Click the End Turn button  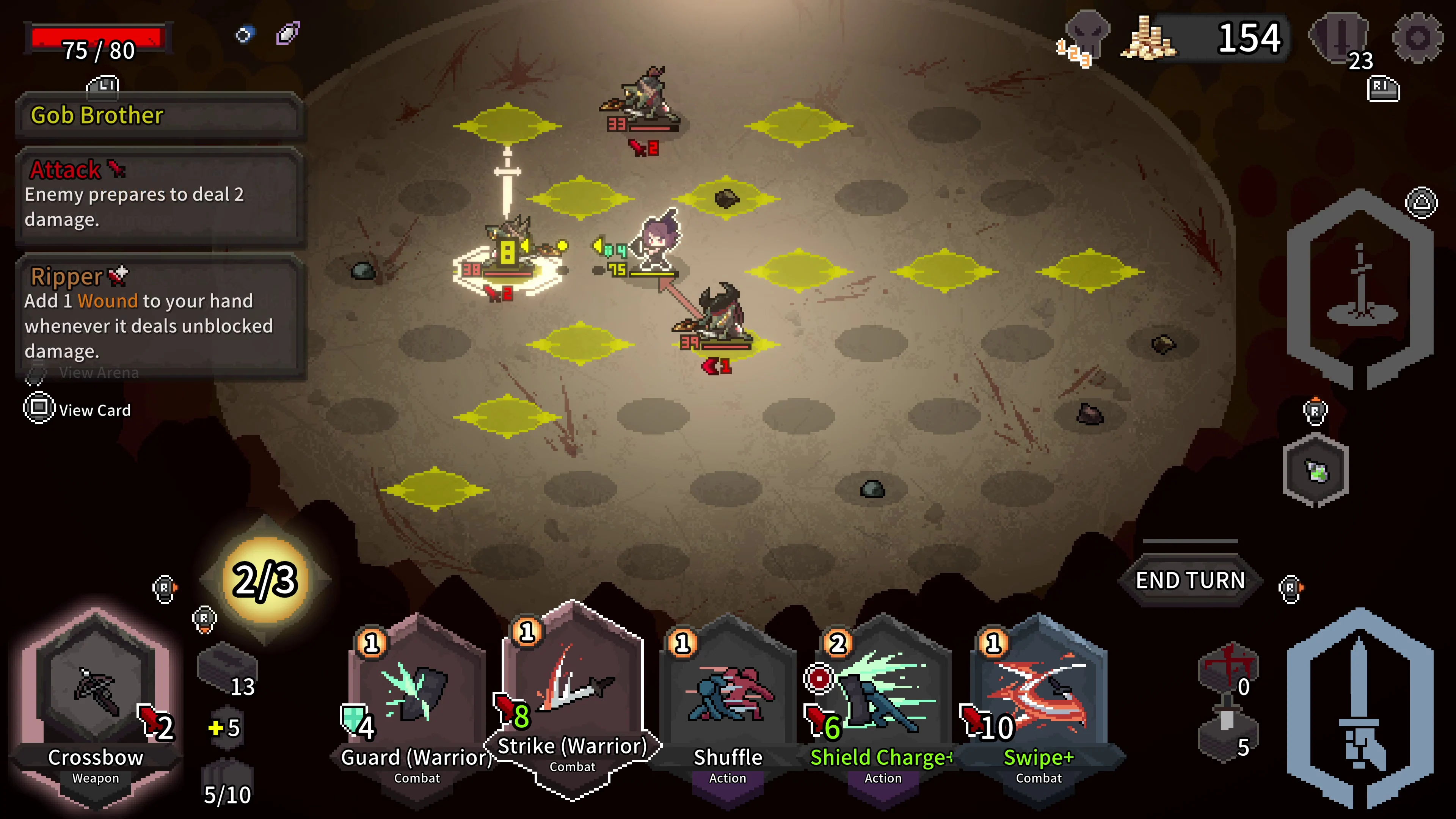(1191, 580)
